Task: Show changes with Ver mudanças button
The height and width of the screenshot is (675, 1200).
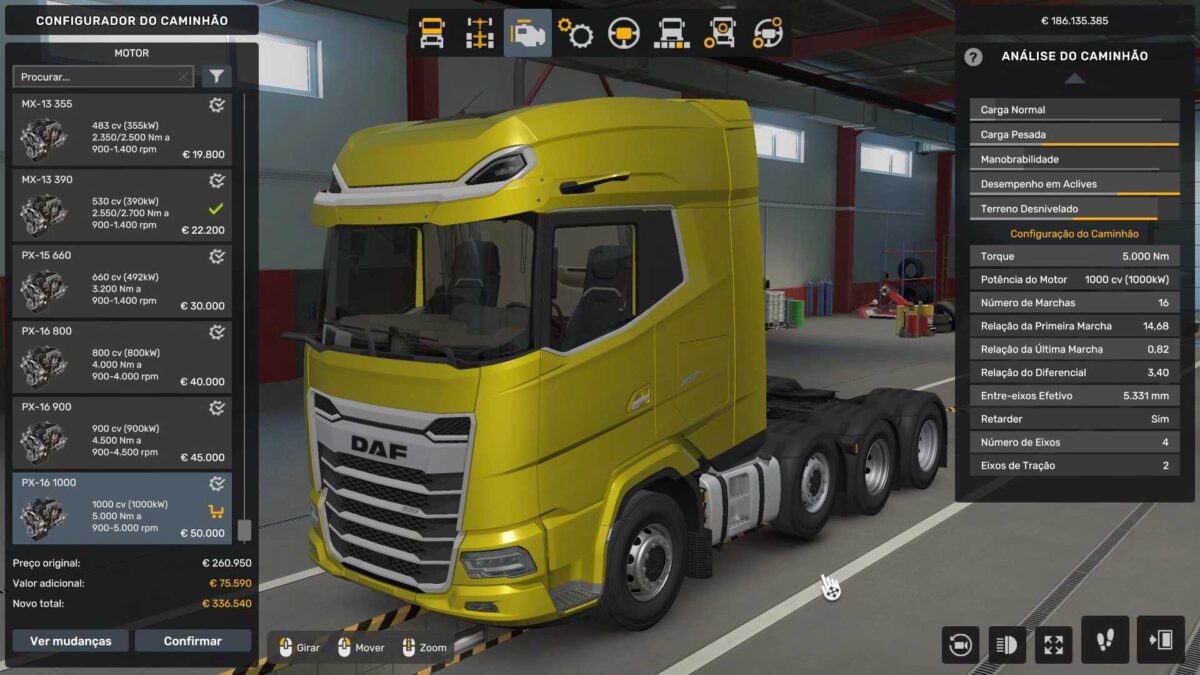Action: [70, 641]
